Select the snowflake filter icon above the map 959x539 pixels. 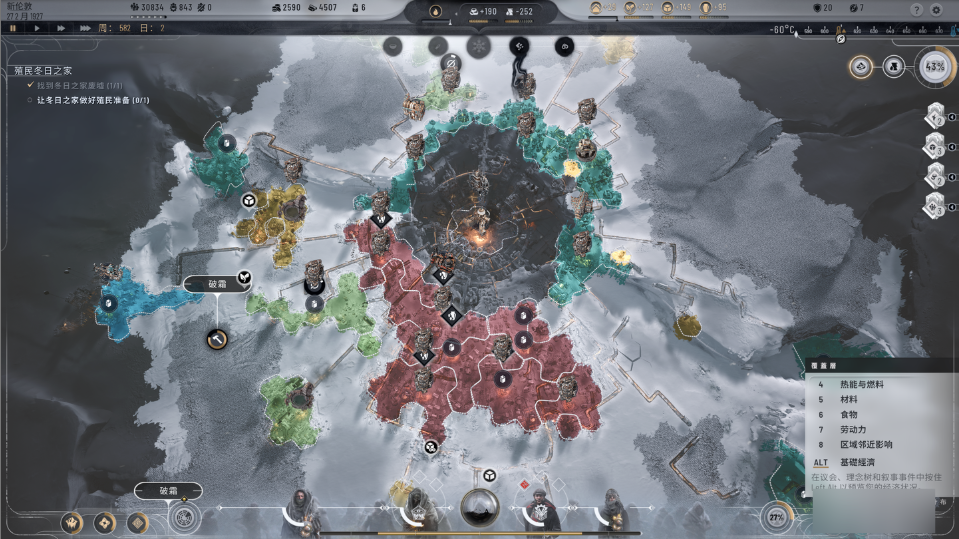click(x=479, y=46)
